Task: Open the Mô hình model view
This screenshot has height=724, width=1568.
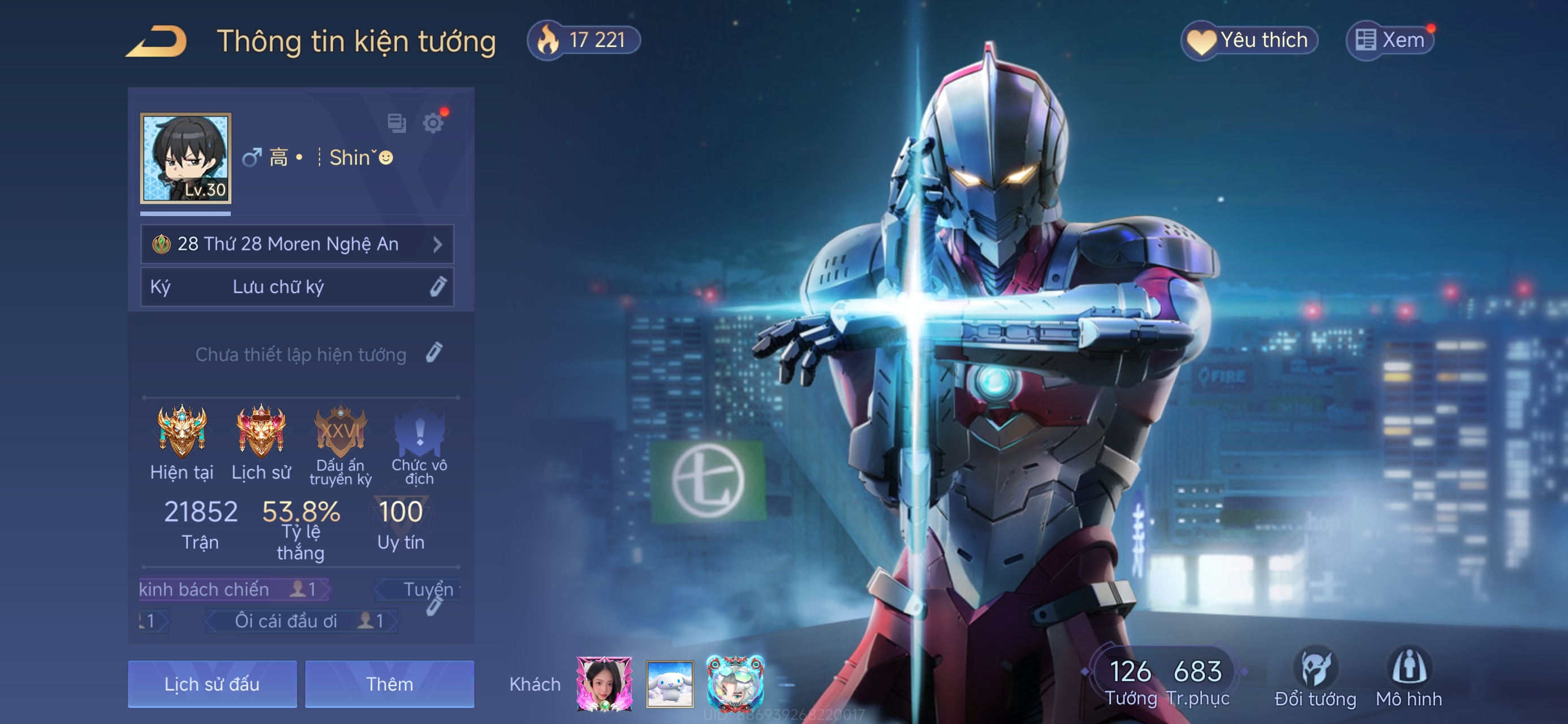Action: point(1408,677)
